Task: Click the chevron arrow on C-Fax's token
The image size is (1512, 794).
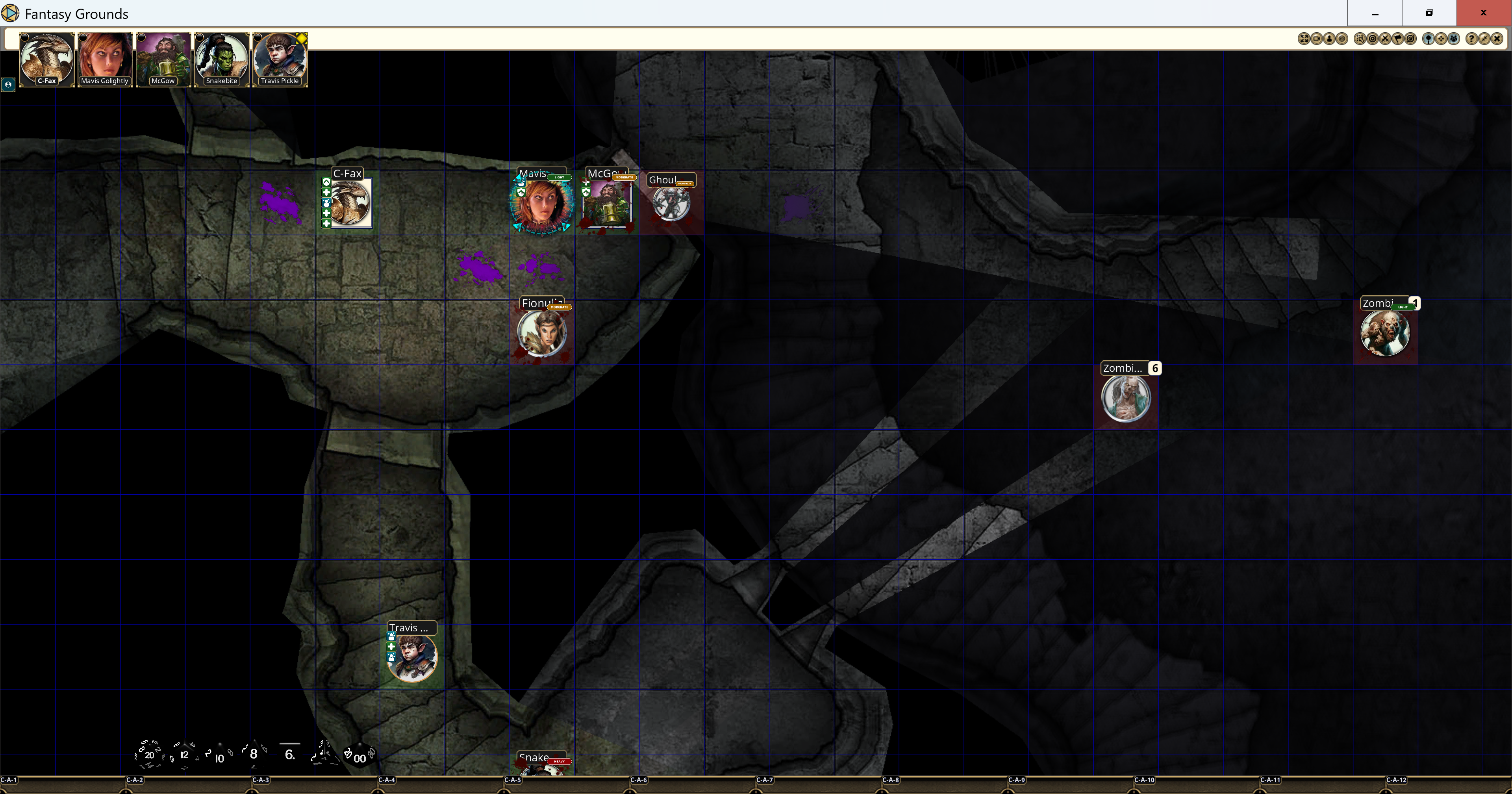Action: [x=327, y=183]
